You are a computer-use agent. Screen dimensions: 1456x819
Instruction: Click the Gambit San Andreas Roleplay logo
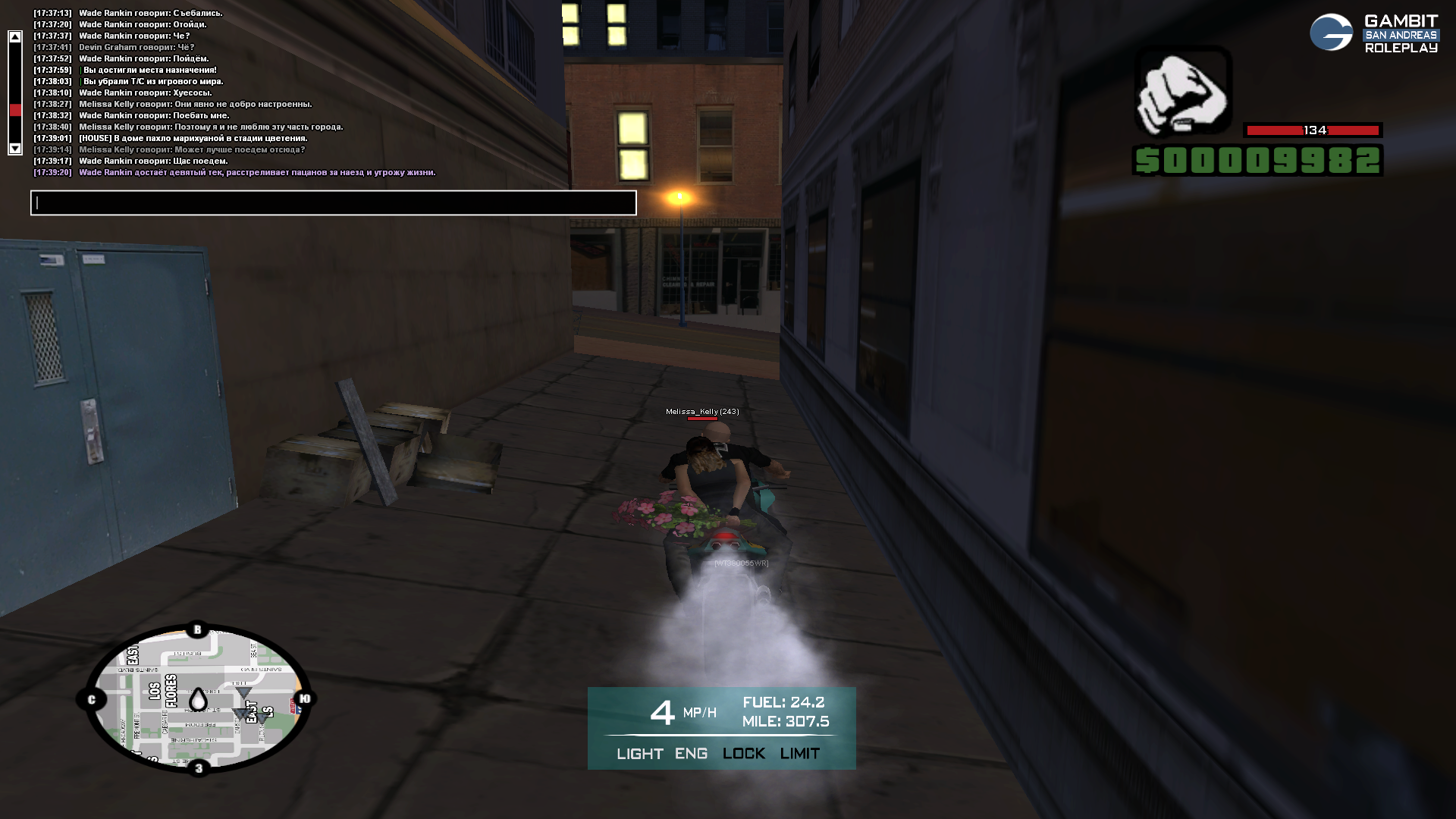pyautogui.click(x=1373, y=34)
